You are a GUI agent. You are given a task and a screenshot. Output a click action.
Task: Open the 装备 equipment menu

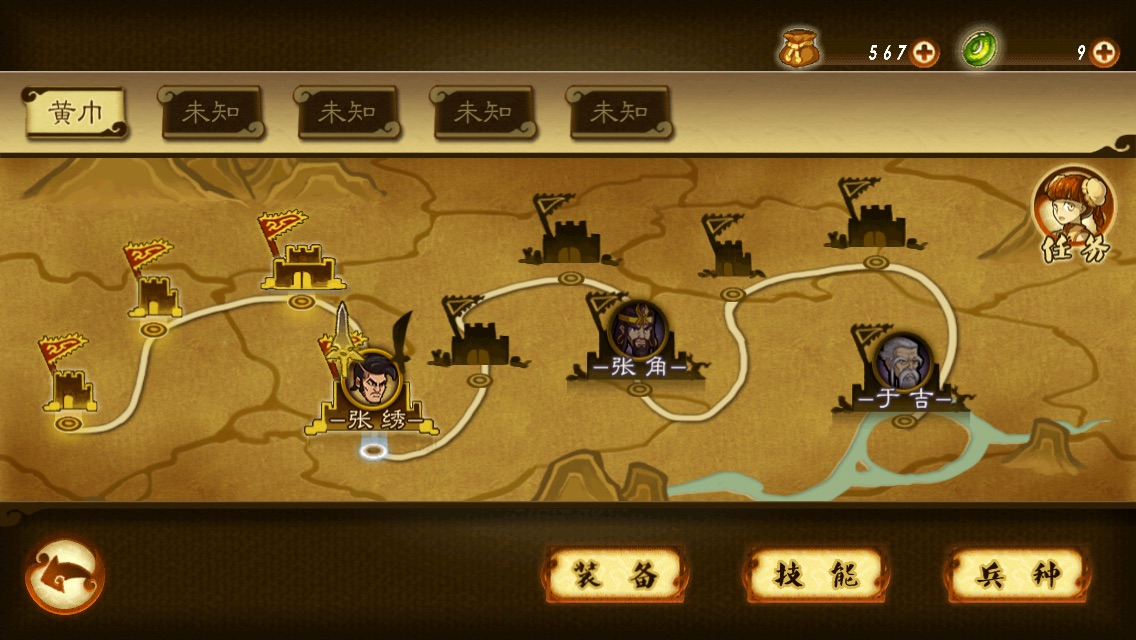click(615, 575)
